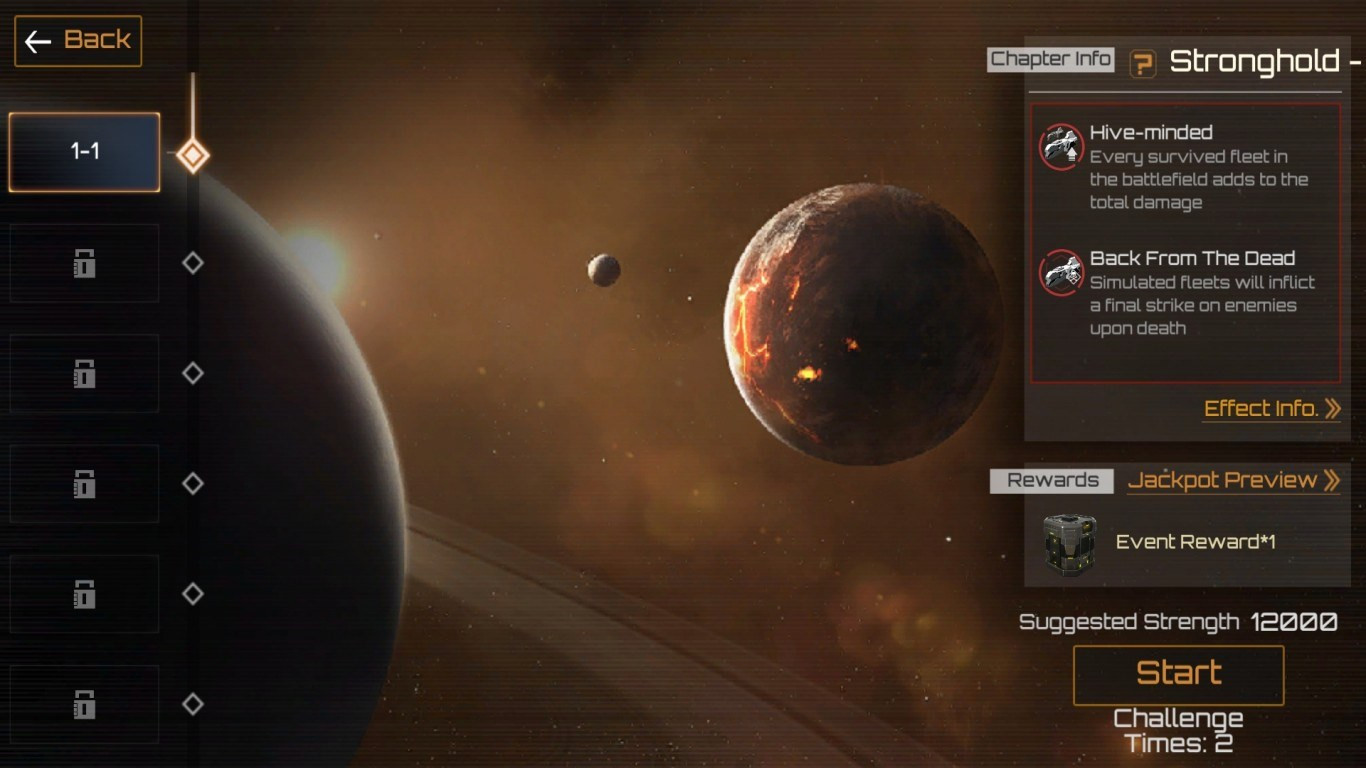The height and width of the screenshot is (768, 1366).
Task: Inspect the Event Reward crate
Action: [x=1069, y=543]
